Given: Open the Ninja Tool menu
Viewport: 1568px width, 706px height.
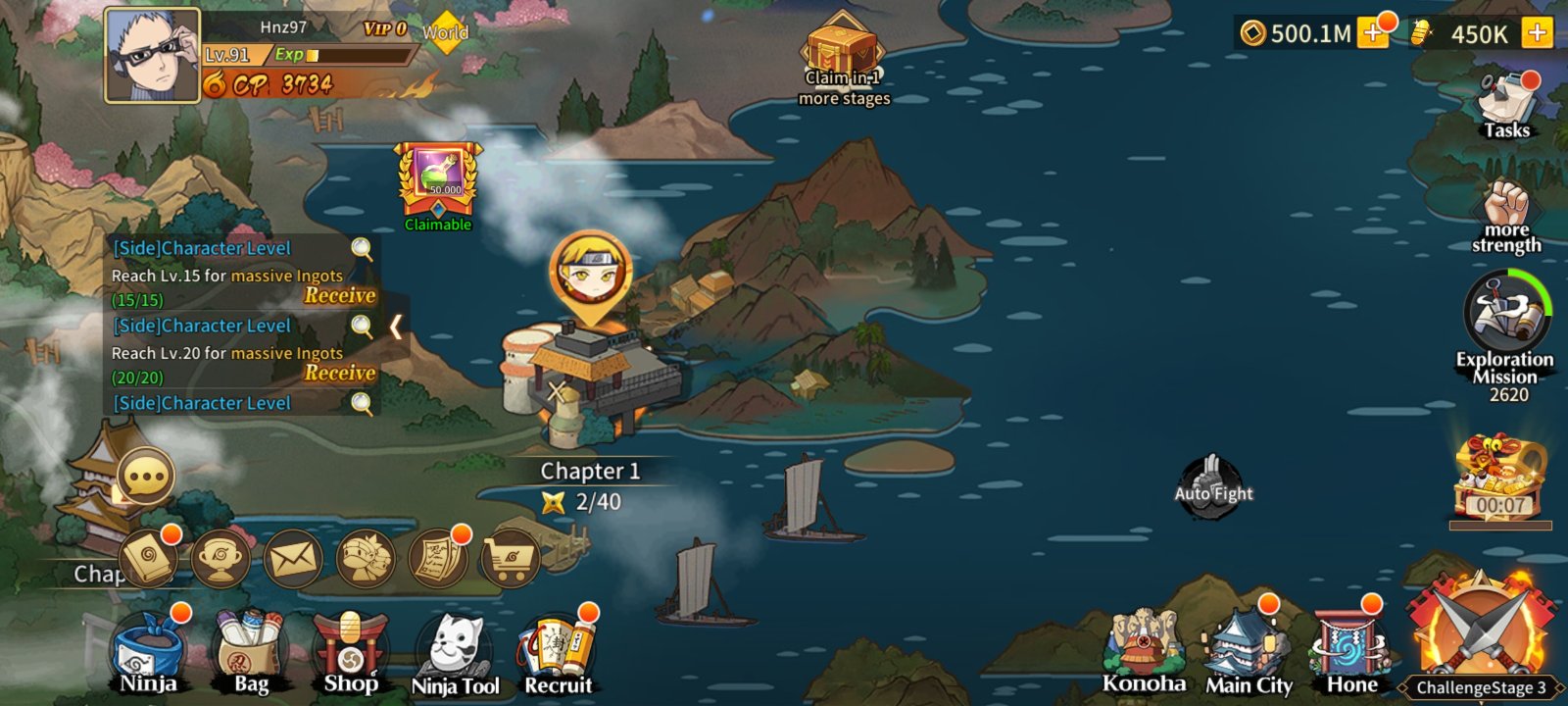Looking at the screenshot, I should pos(456,655).
